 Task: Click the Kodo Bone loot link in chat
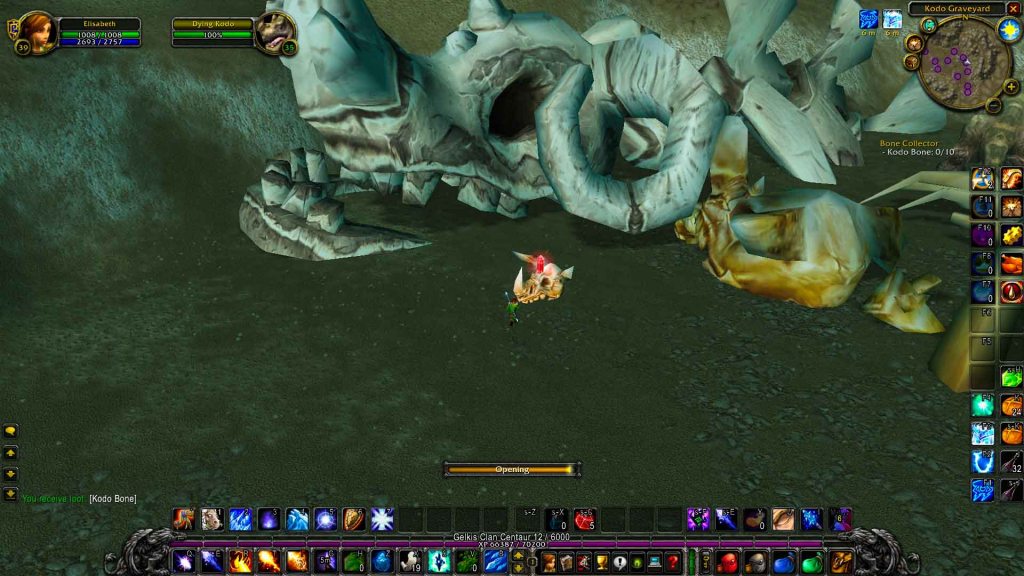pos(112,498)
